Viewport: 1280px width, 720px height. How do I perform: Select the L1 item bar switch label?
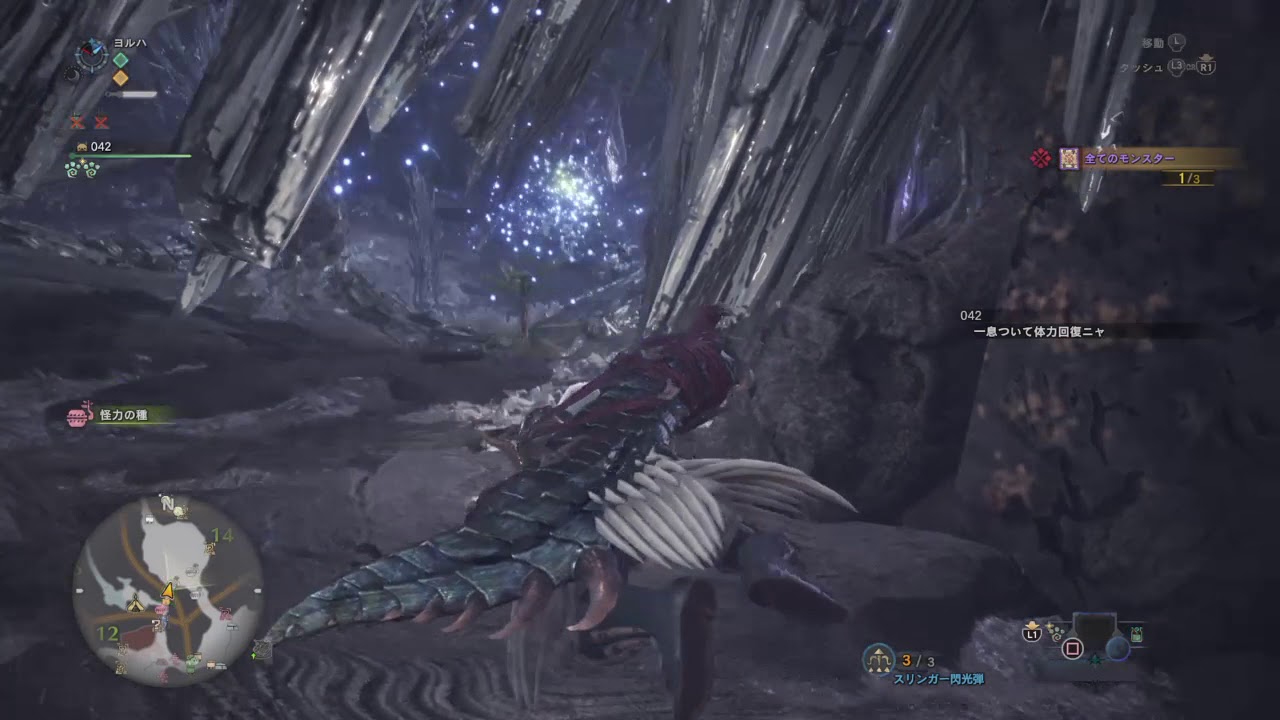coord(1032,635)
